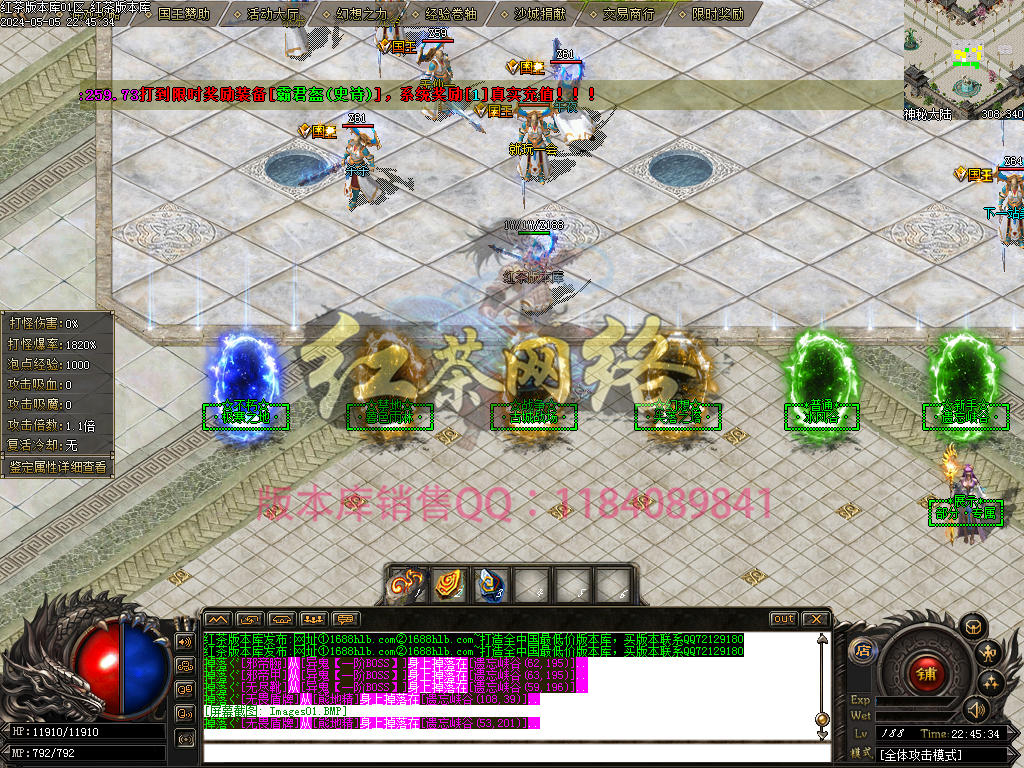Use the blue crystal item in hotbar slot 3

click(x=488, y=585)
